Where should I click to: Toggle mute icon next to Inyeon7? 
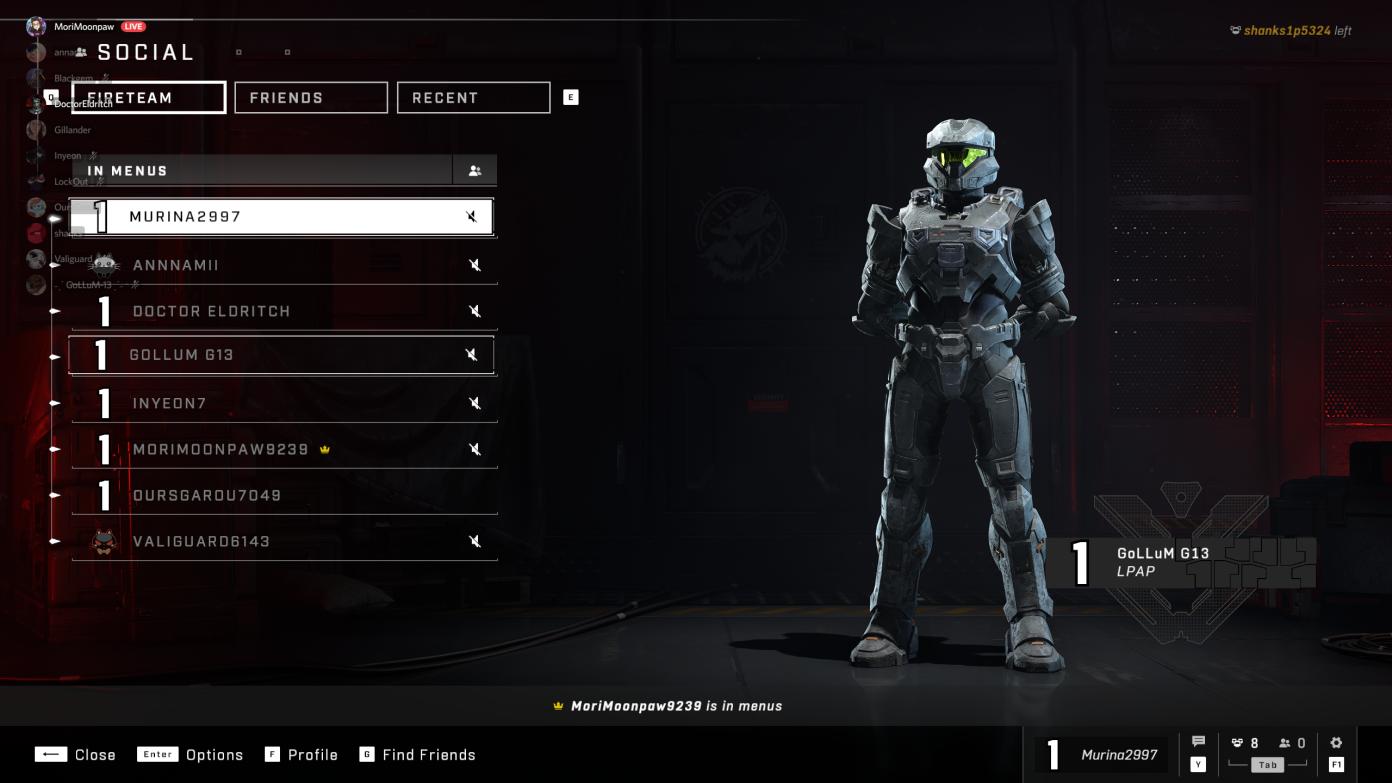(x=476, y=403)
